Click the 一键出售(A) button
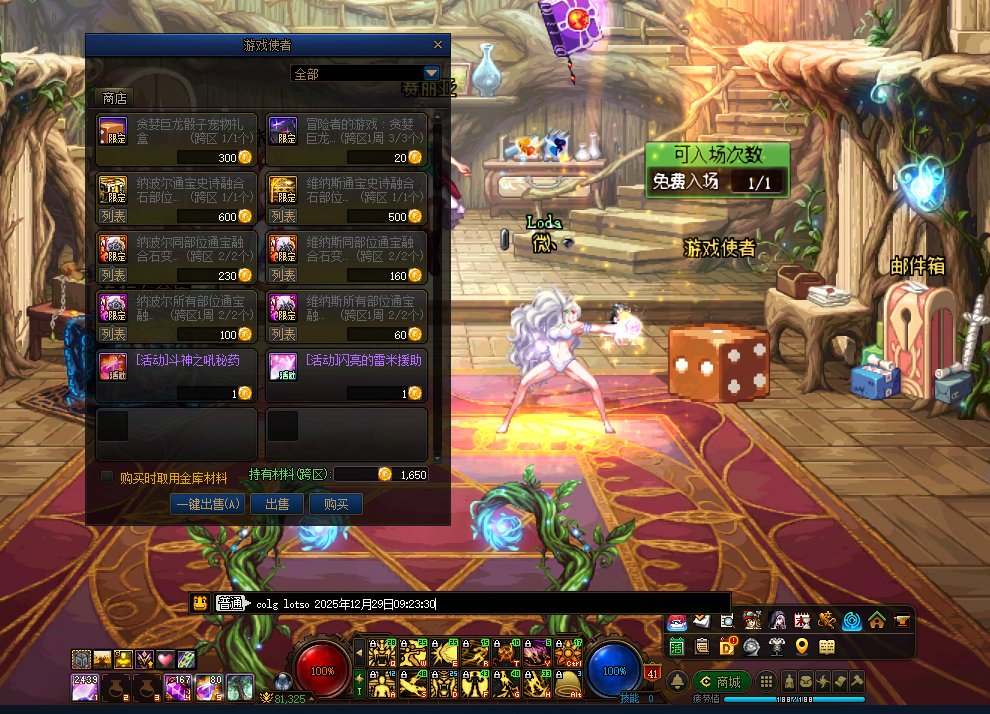The image size is (990, 714). pos(208,504)
